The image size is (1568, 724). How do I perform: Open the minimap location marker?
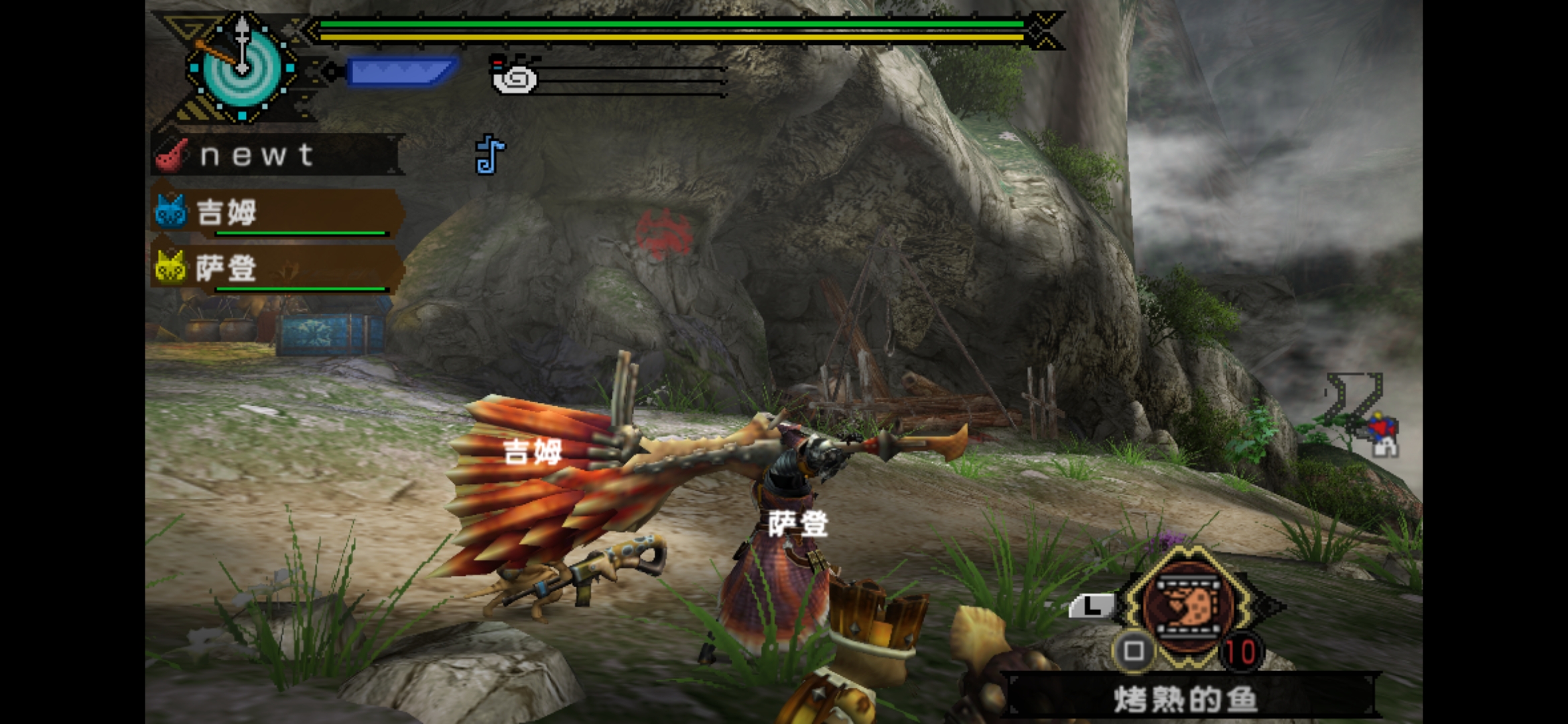[1380, 432]
